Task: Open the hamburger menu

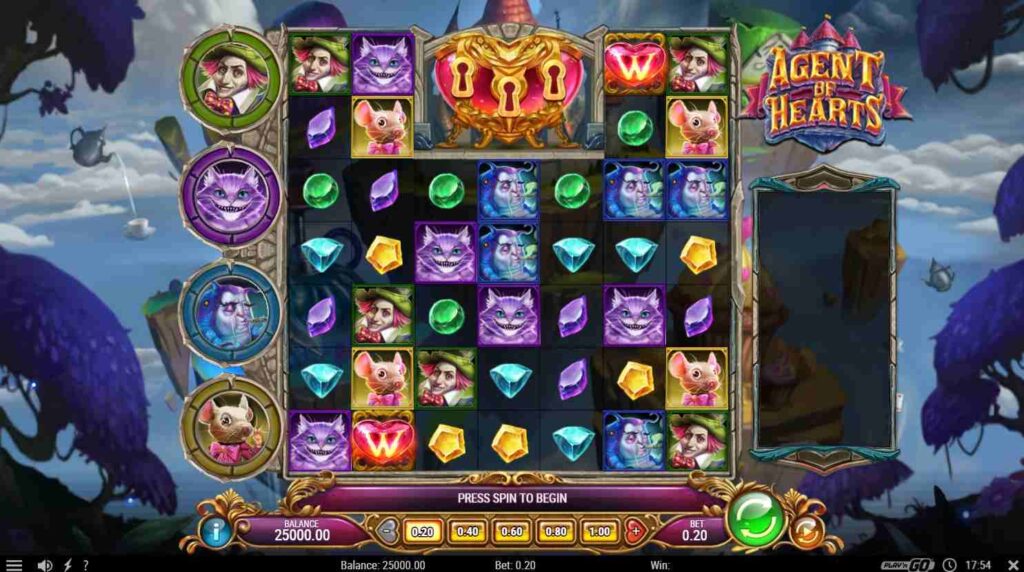Action: [14, 565]
